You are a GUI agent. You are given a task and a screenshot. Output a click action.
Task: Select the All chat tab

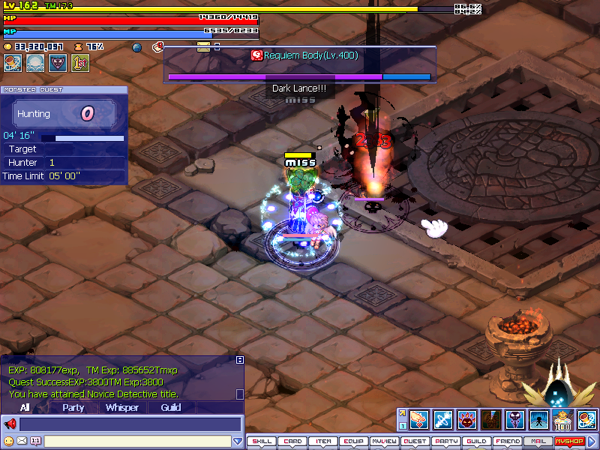[25, 408]
